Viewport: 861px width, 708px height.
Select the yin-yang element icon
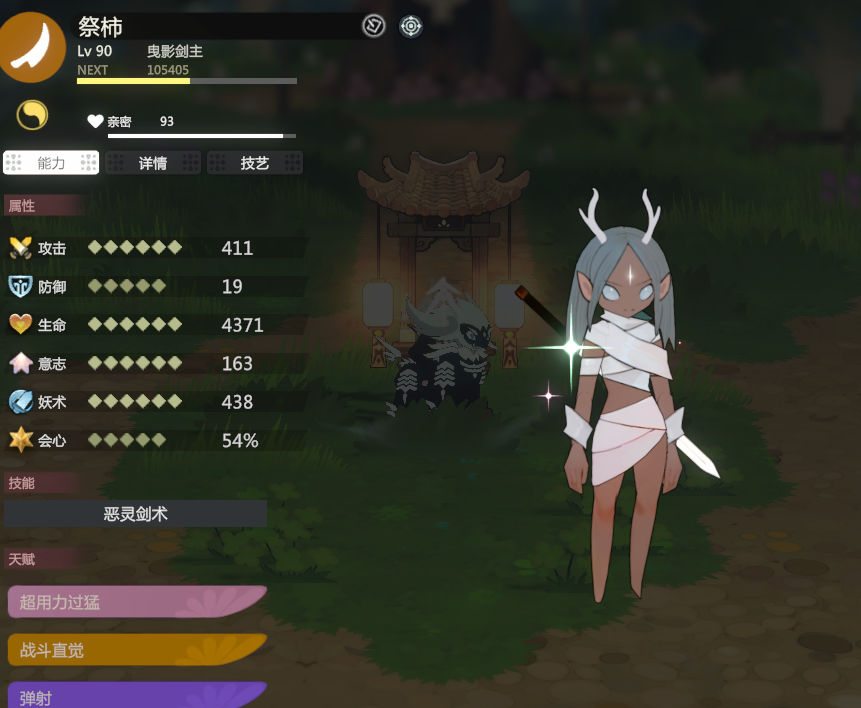click(32, 115)
